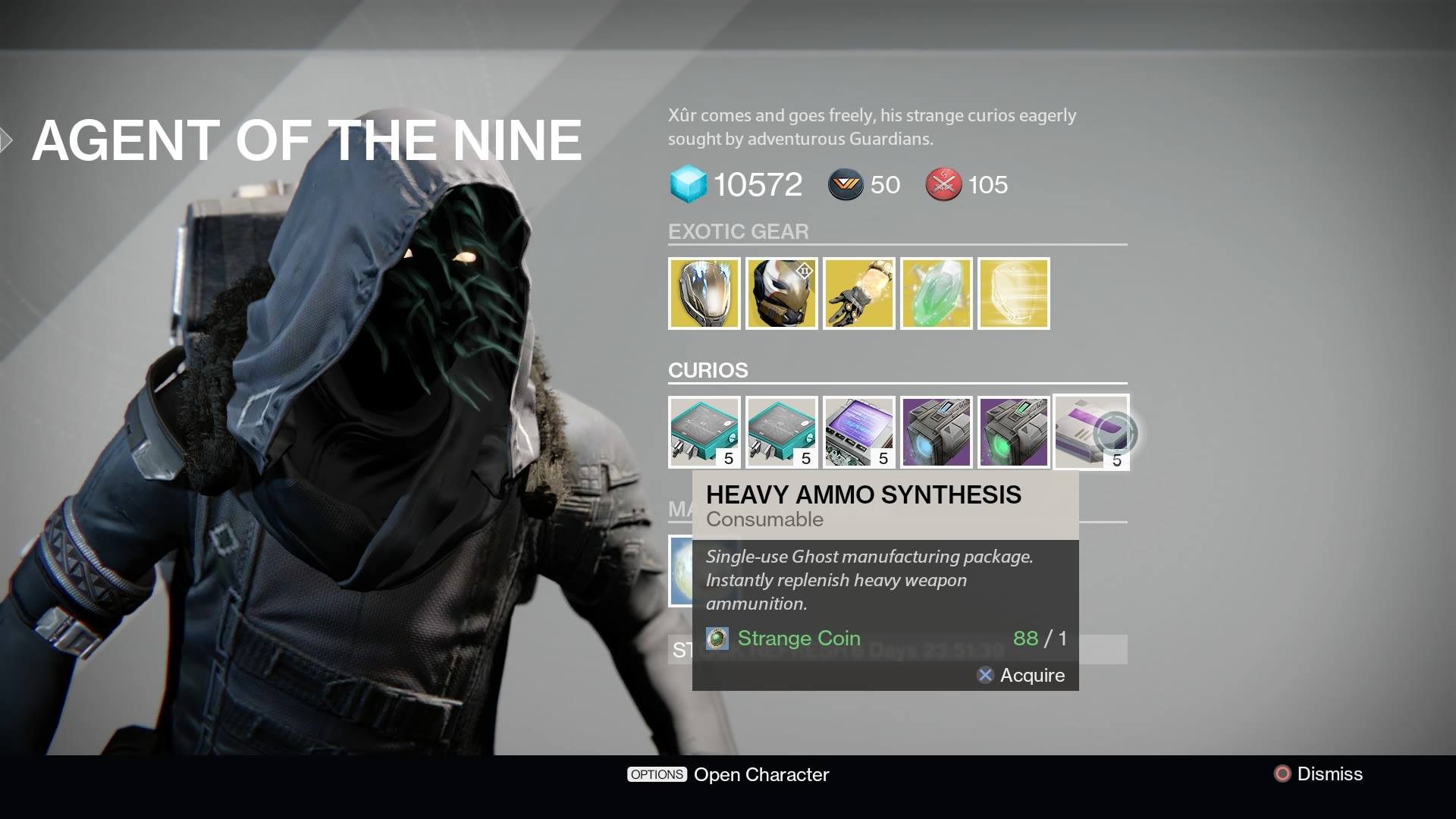Select the second teal plasma drive curio

tap(782, 432)
